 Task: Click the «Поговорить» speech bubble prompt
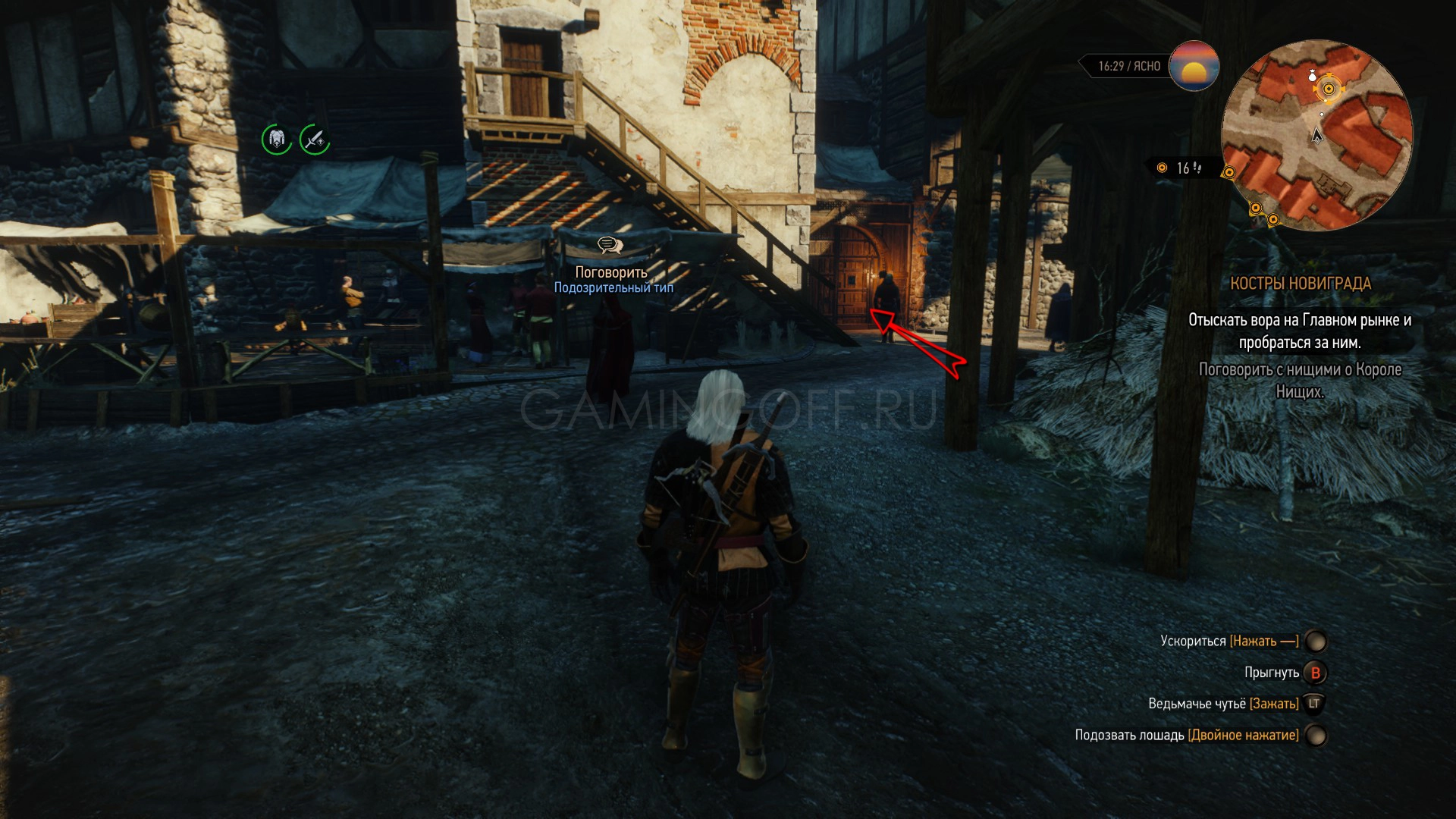coord(610,246)
